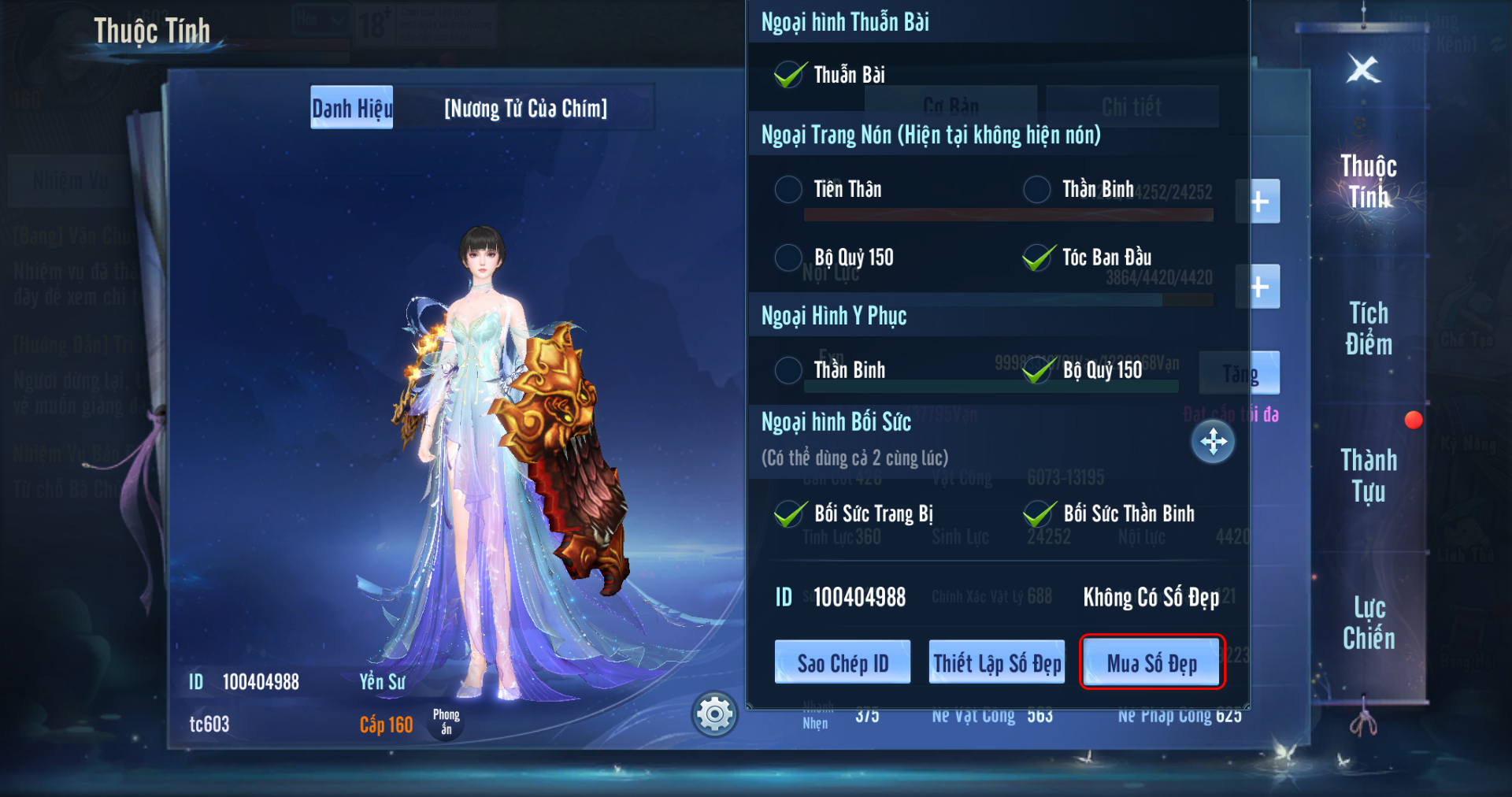Image resolution: width=1512 pixels, height=797 pixels.
Task: Select the Thuộc Tính side tab
Action: (x=1369, y=181)
